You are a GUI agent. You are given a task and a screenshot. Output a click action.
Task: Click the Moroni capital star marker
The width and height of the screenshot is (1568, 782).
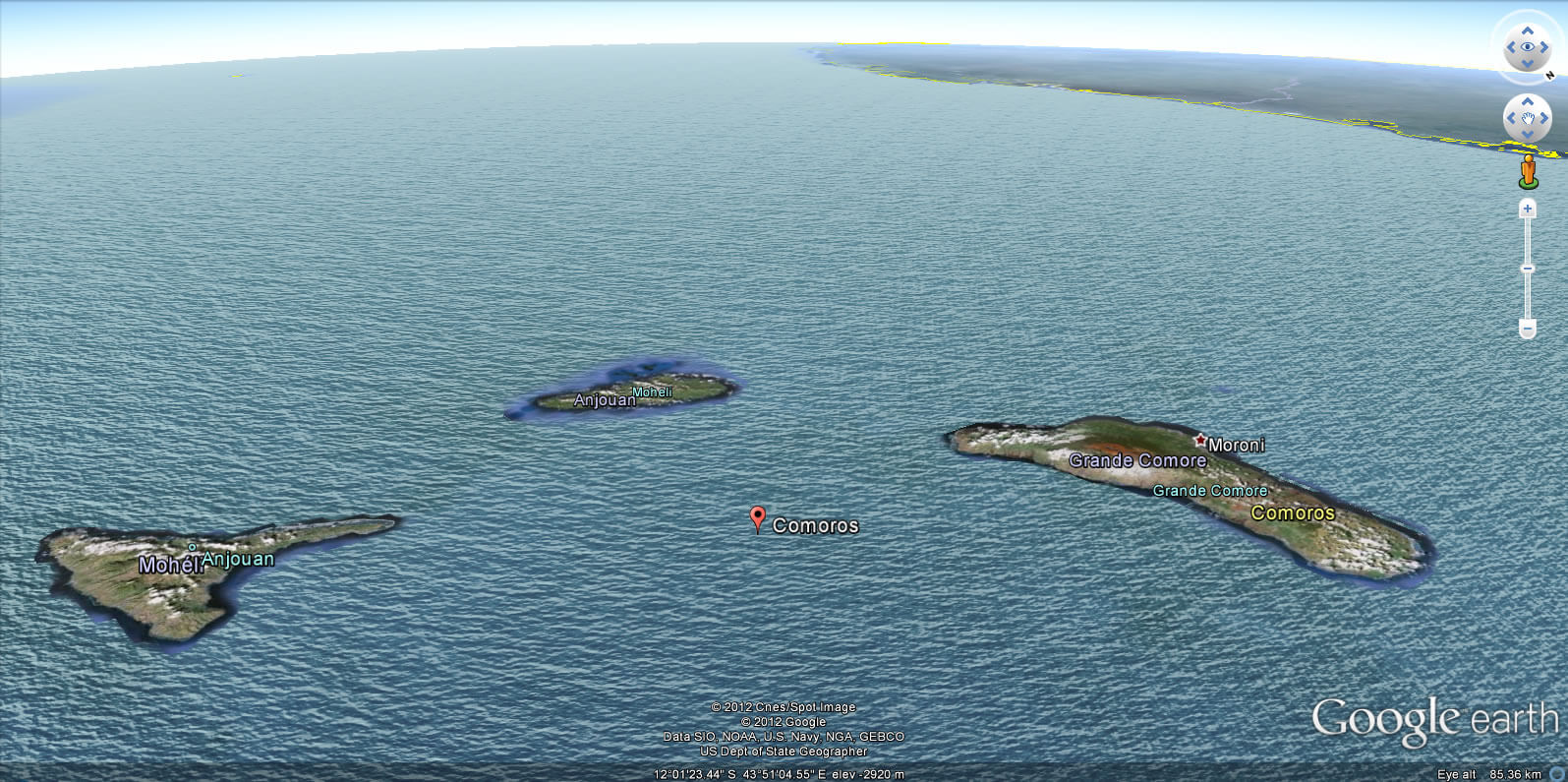pyautogui.click(x=1199, y=441)
